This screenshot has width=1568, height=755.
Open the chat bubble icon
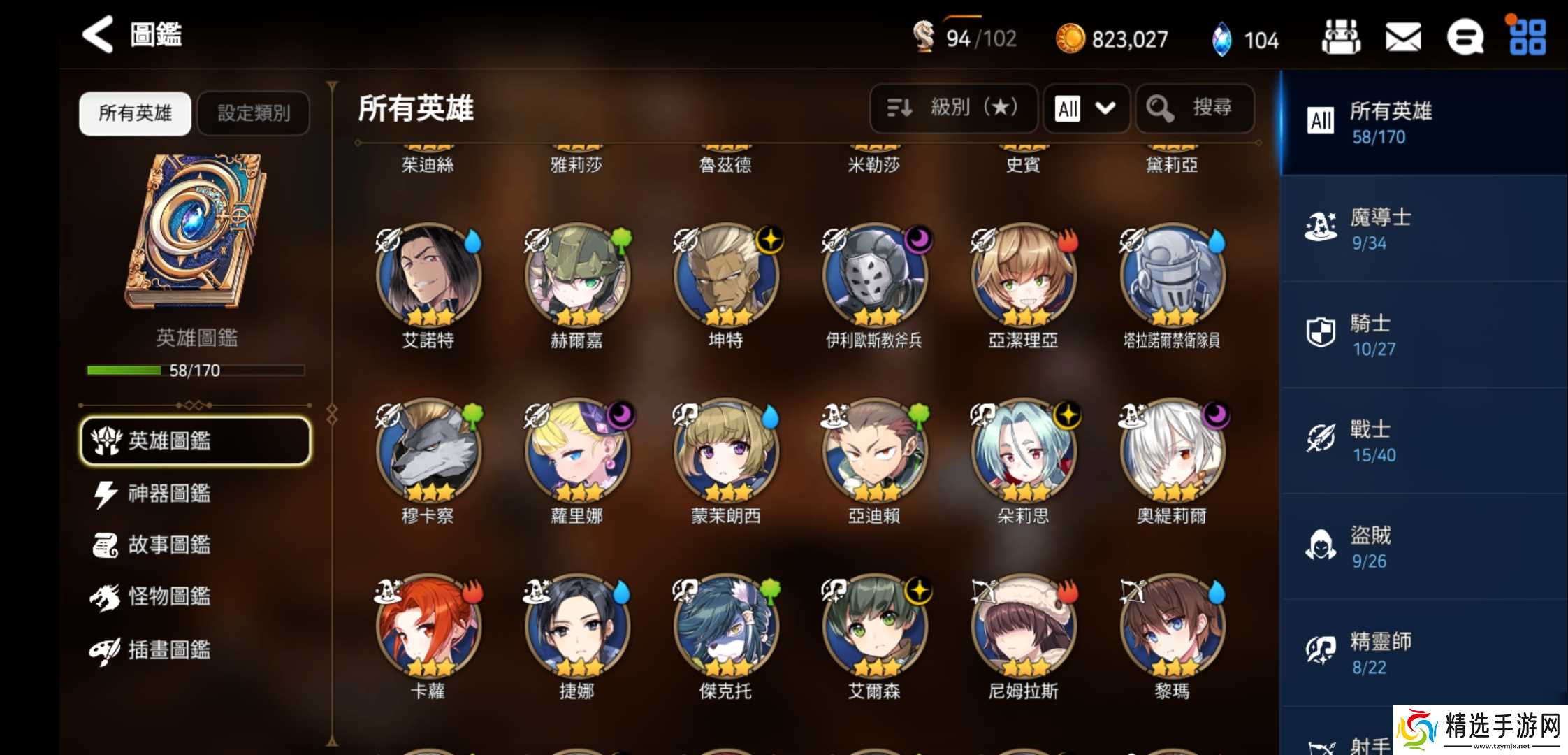1466,38
